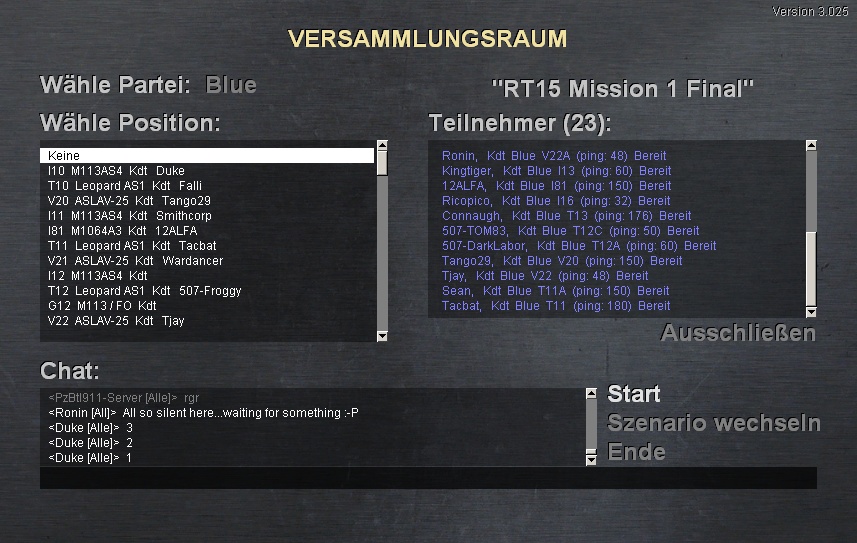Focus the chat message input field
Screen dimensions: 857x543
pyautogui.click(x=427, y=478)
